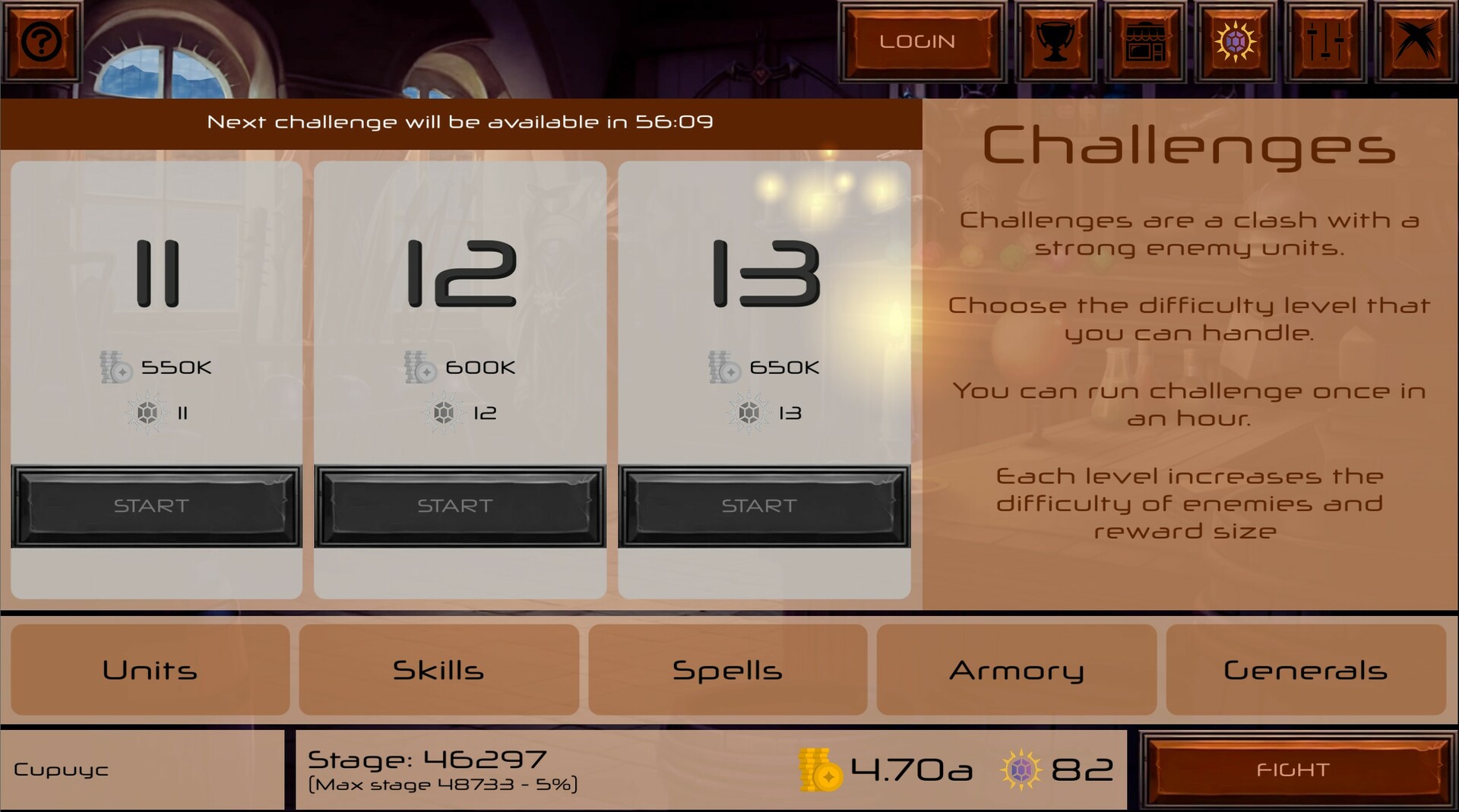Click the silver coins icon on challenge 11
The width and height of the screenshot is (1459, 812).
pos(114,368)
